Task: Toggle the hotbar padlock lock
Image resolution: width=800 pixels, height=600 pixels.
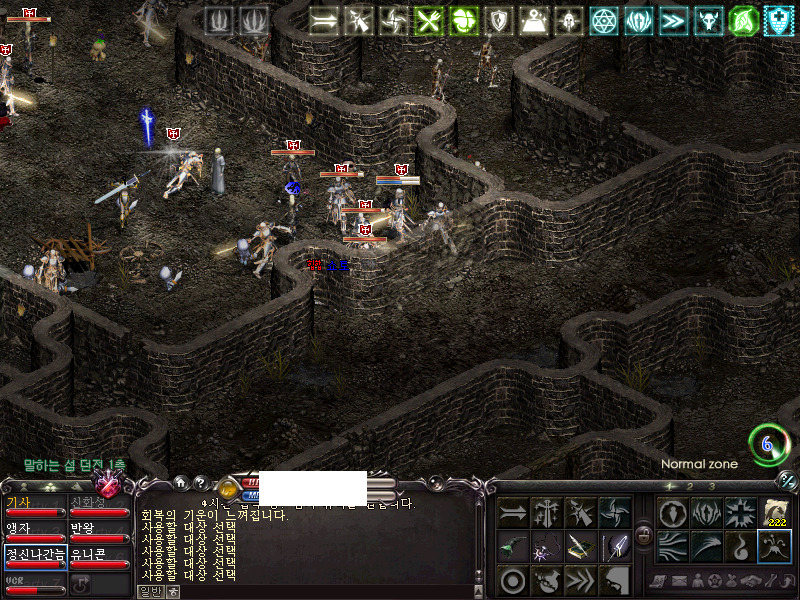Action: (x=644, y=535)
